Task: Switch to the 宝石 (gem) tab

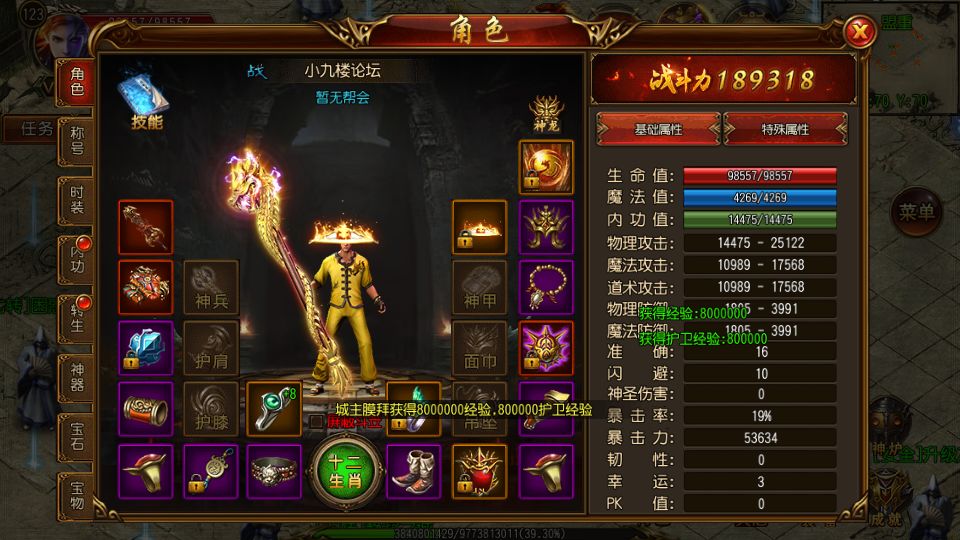Action: [x=77, y=438]
